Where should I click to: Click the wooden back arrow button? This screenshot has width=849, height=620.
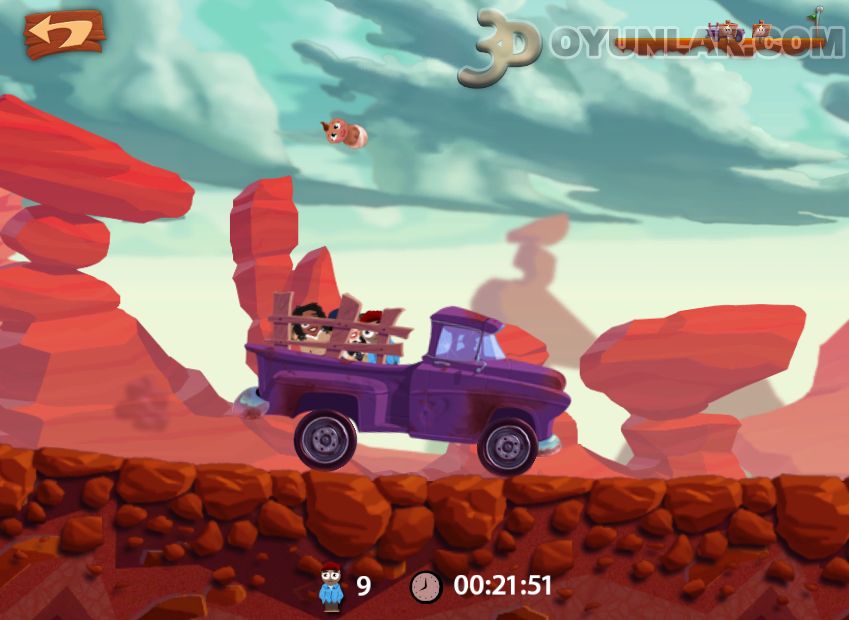tap(64, 34)
